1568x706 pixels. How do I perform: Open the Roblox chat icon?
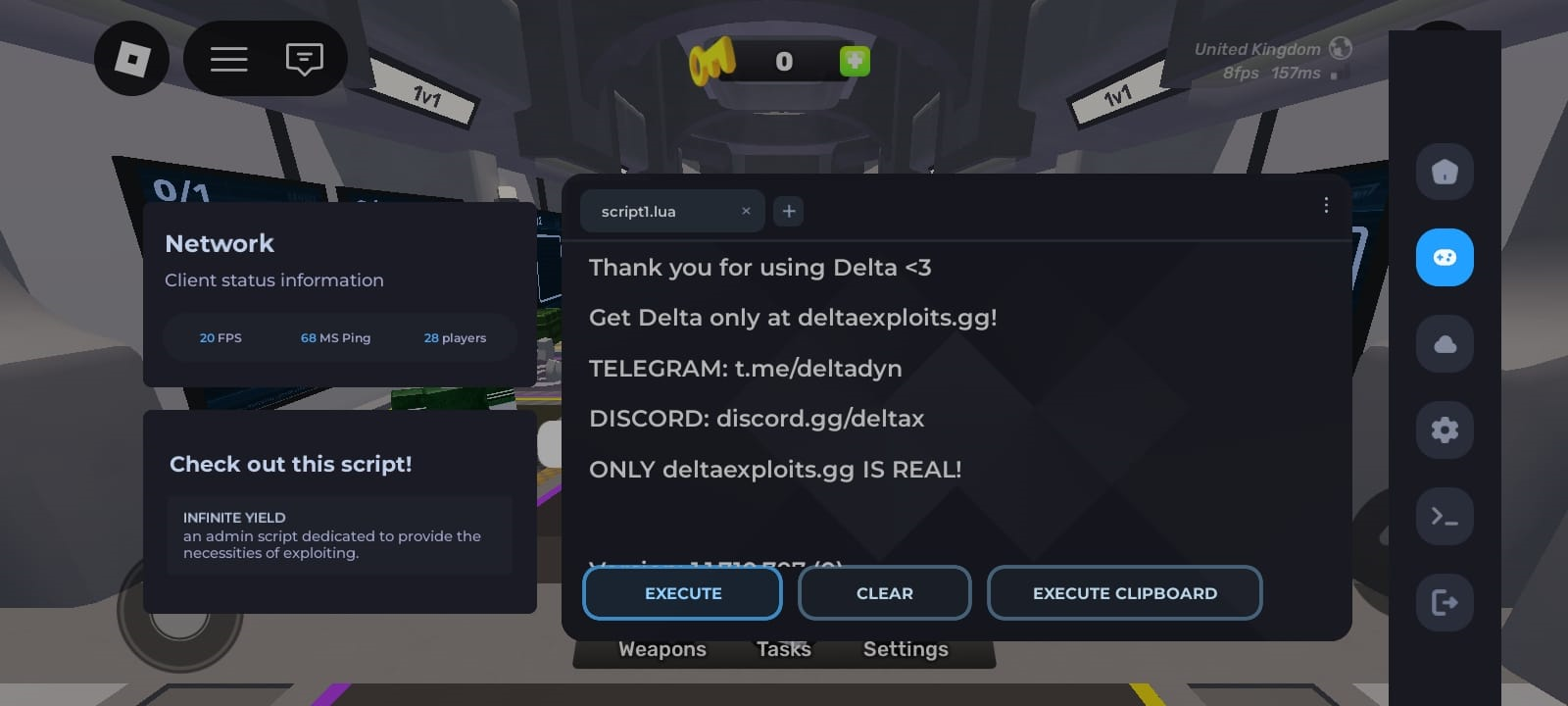[304, 59]
